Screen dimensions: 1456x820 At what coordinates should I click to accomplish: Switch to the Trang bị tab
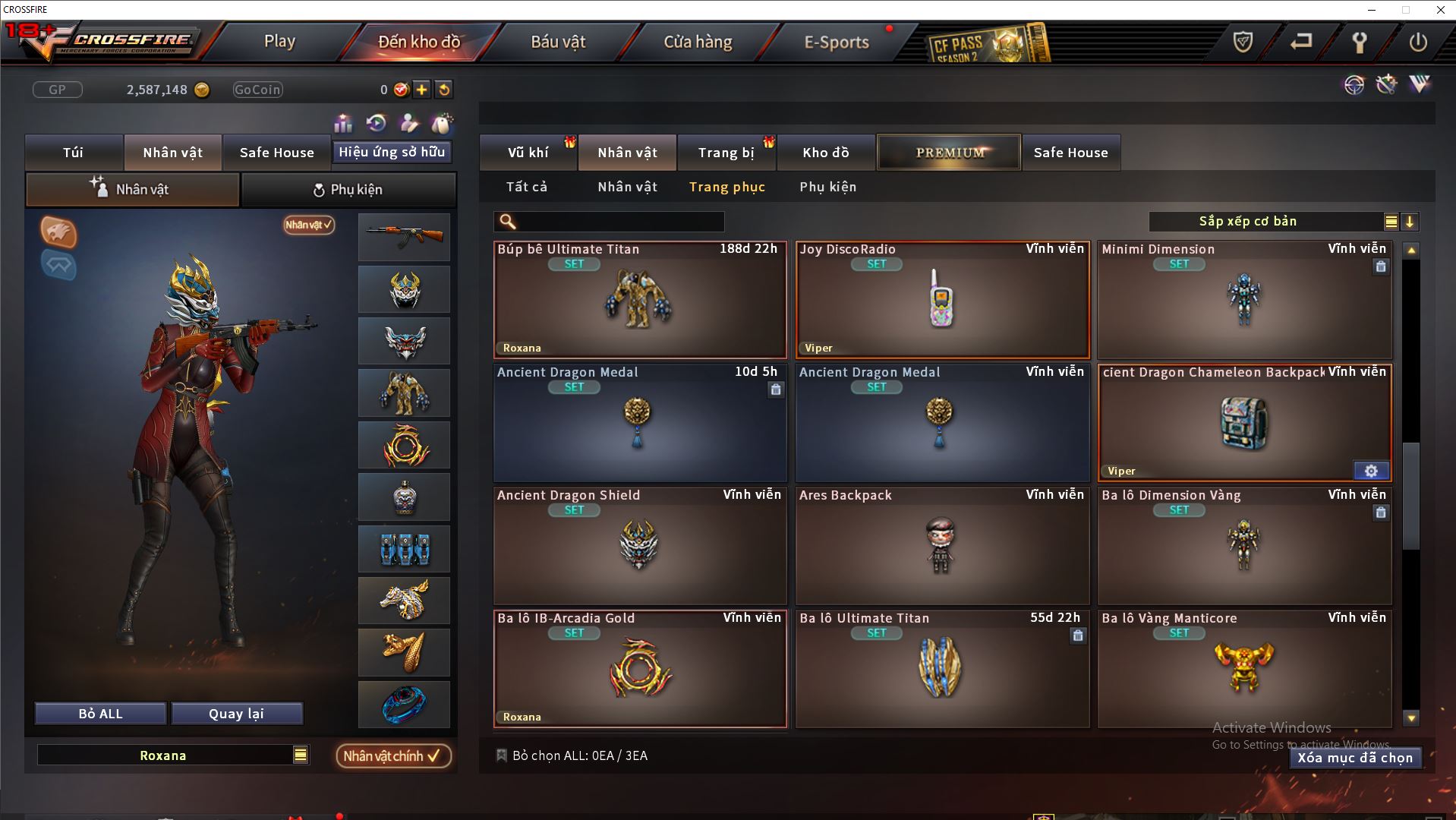[x=726, y=153]
